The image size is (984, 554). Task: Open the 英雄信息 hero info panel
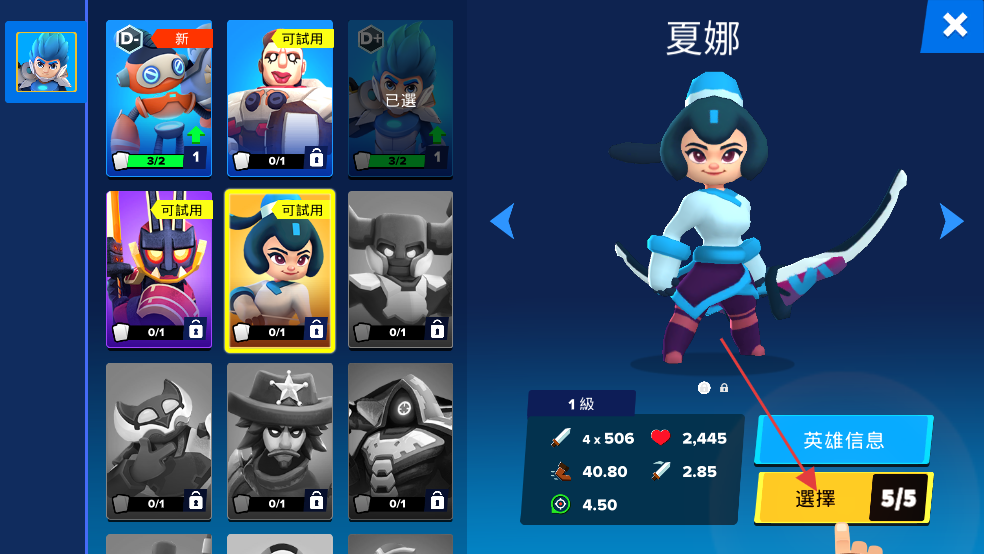pyautogui.click(x=843, y=440)
